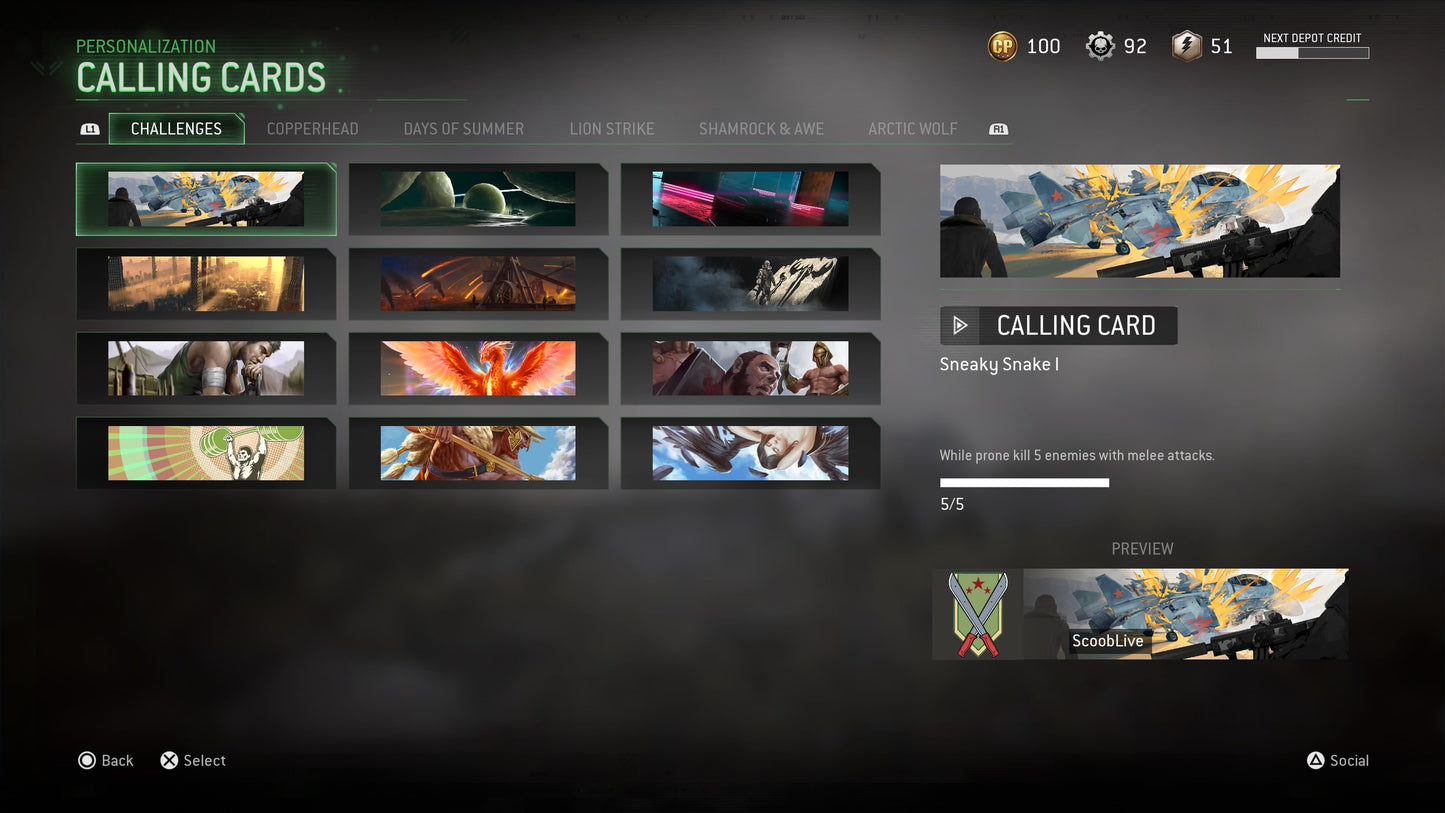Screen dimensions: 1445x813
Task: Click the circle Back icon
Action: tap(87, 760)
